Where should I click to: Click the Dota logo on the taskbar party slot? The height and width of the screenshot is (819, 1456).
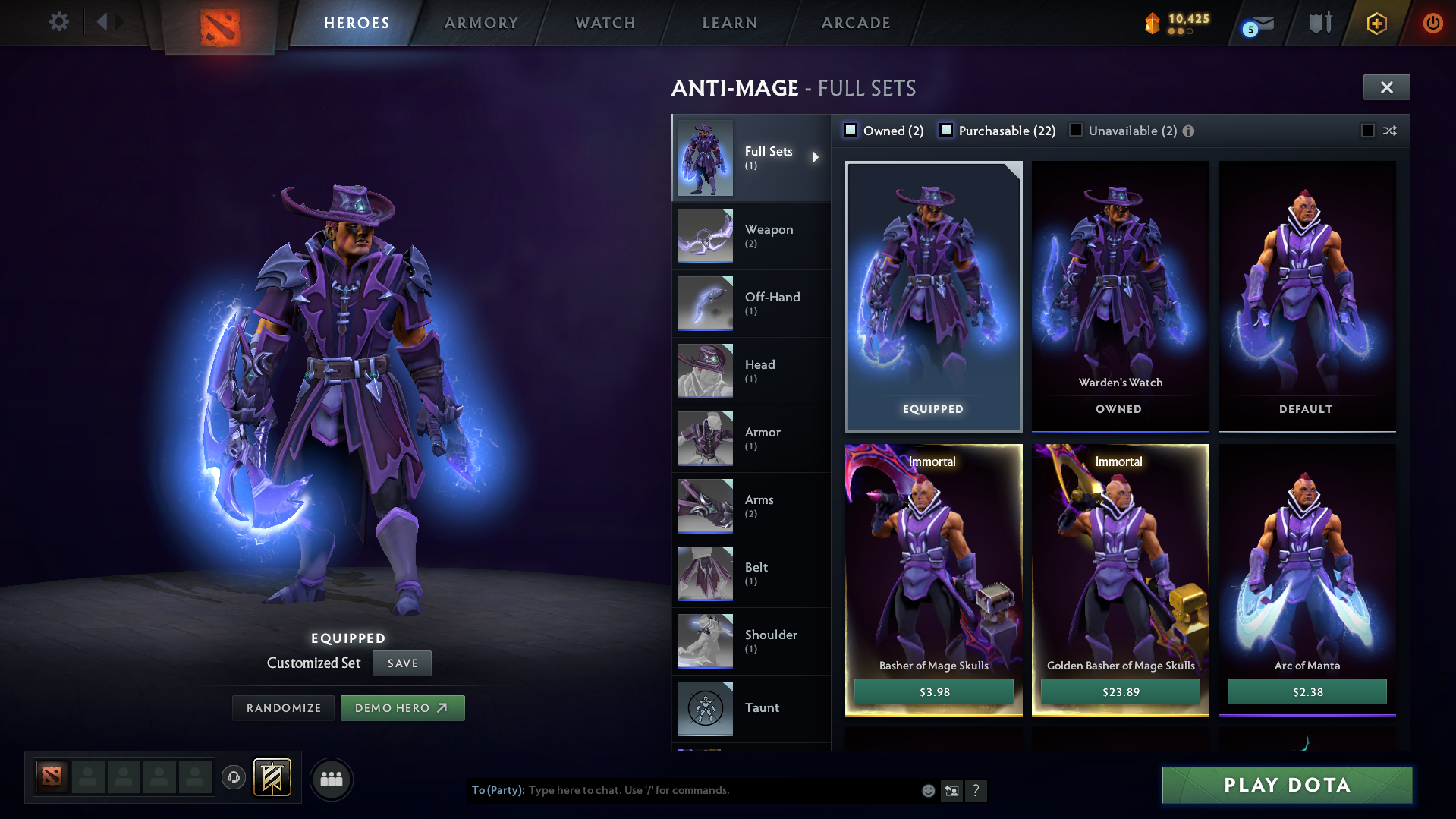(51, 778)
